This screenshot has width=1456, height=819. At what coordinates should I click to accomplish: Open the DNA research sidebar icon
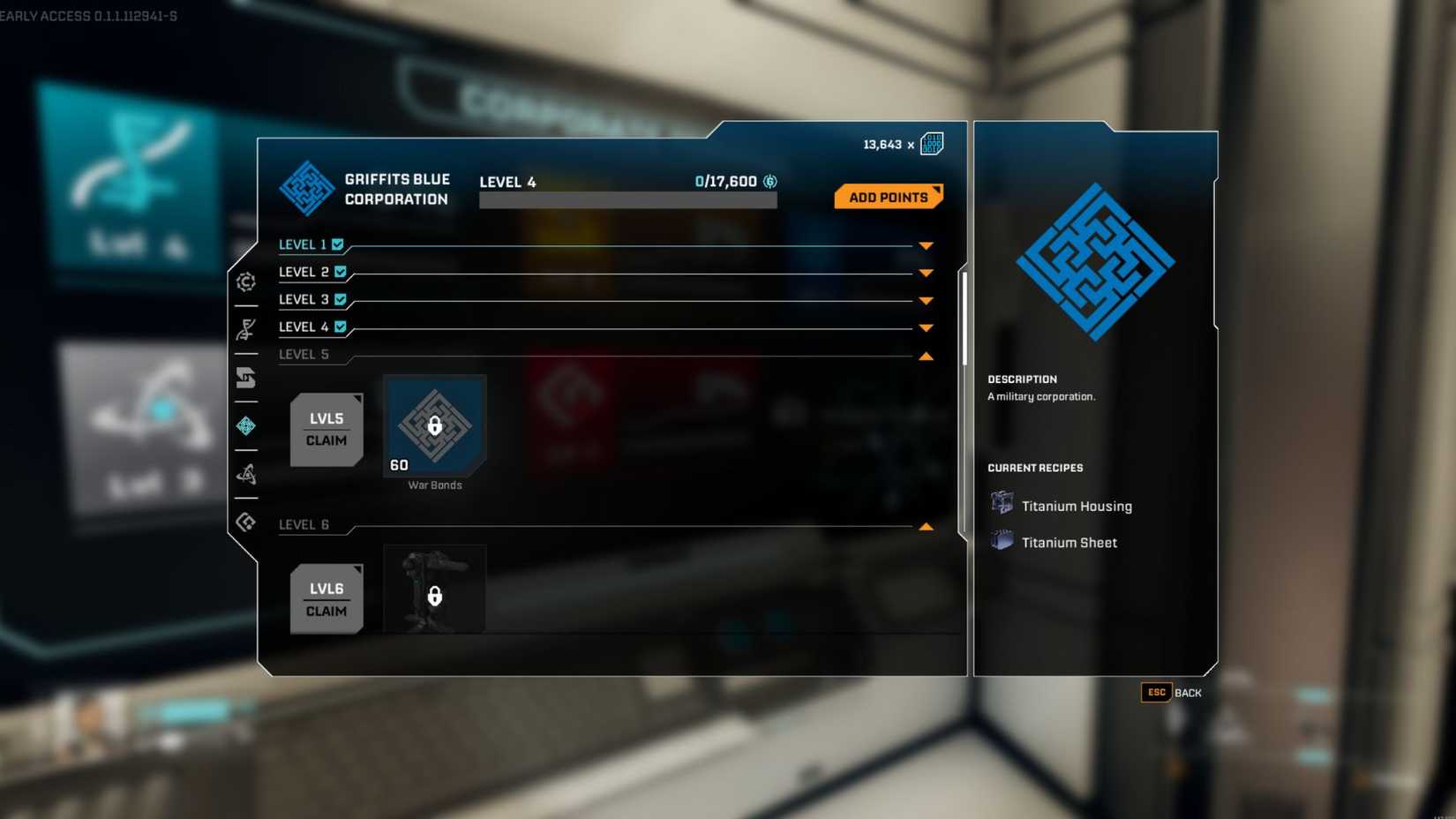coord(246,330)
